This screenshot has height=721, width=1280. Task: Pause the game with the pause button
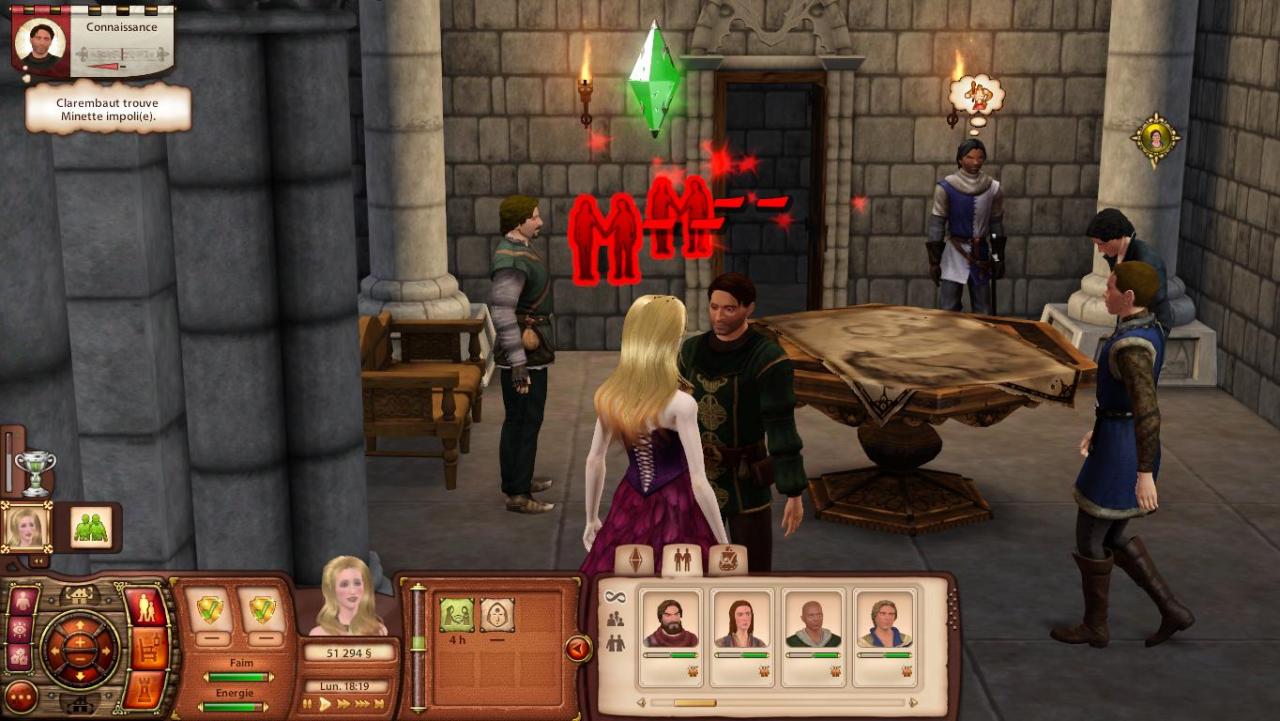pos(308,705)
